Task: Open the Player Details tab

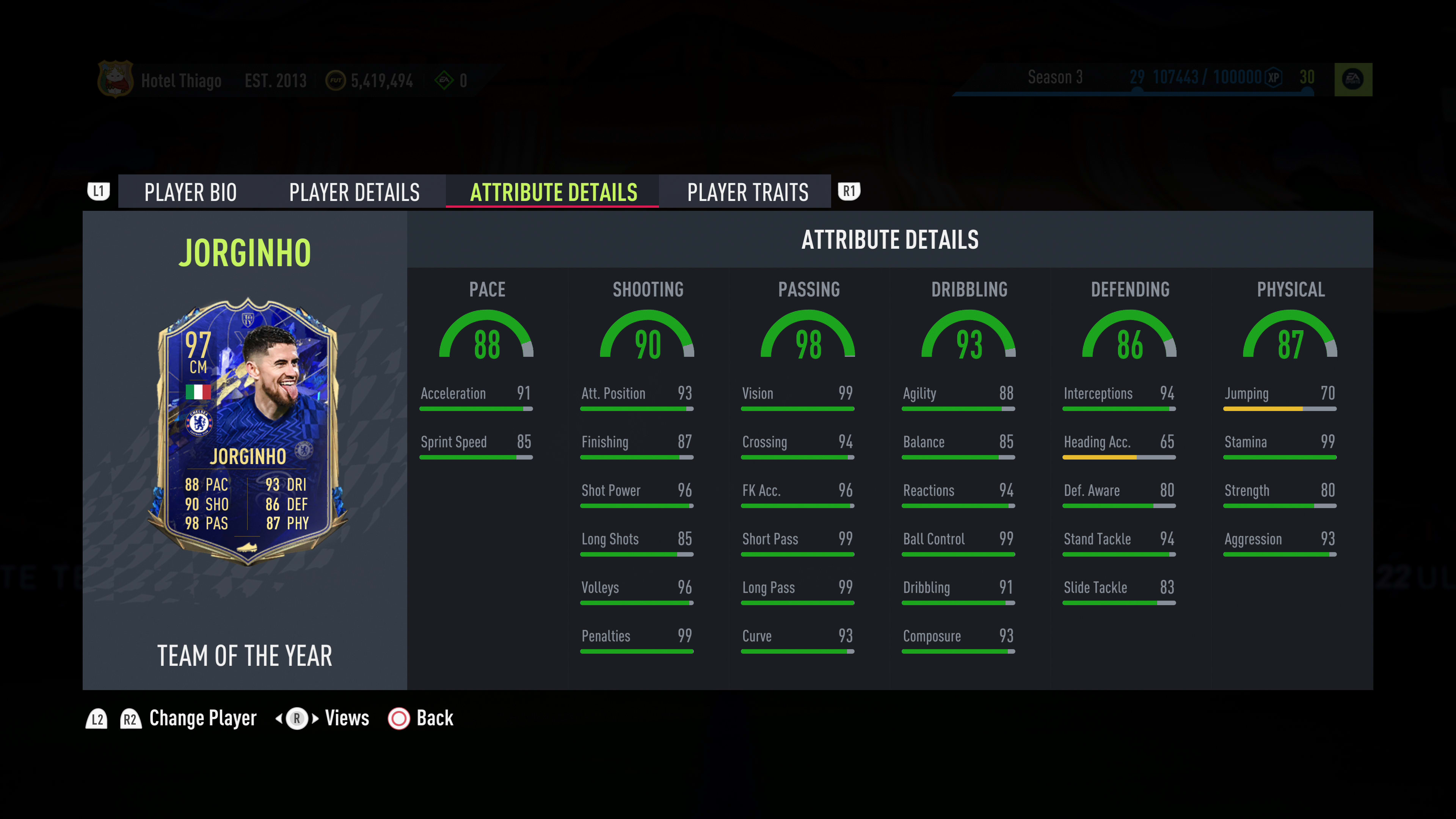Action: pos(355,192)
